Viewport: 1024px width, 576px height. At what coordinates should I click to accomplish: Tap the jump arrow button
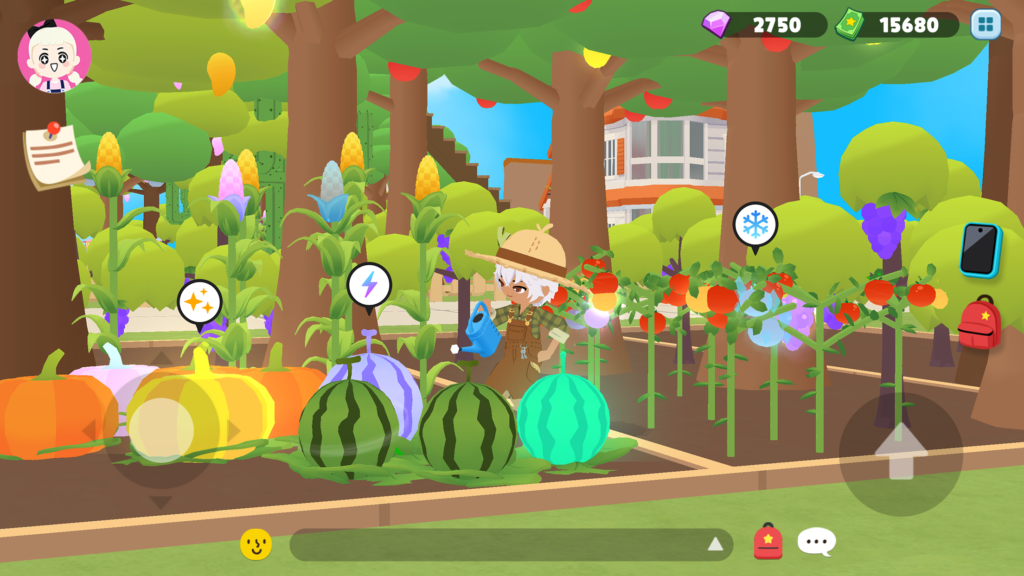click(x=900, y=453)
